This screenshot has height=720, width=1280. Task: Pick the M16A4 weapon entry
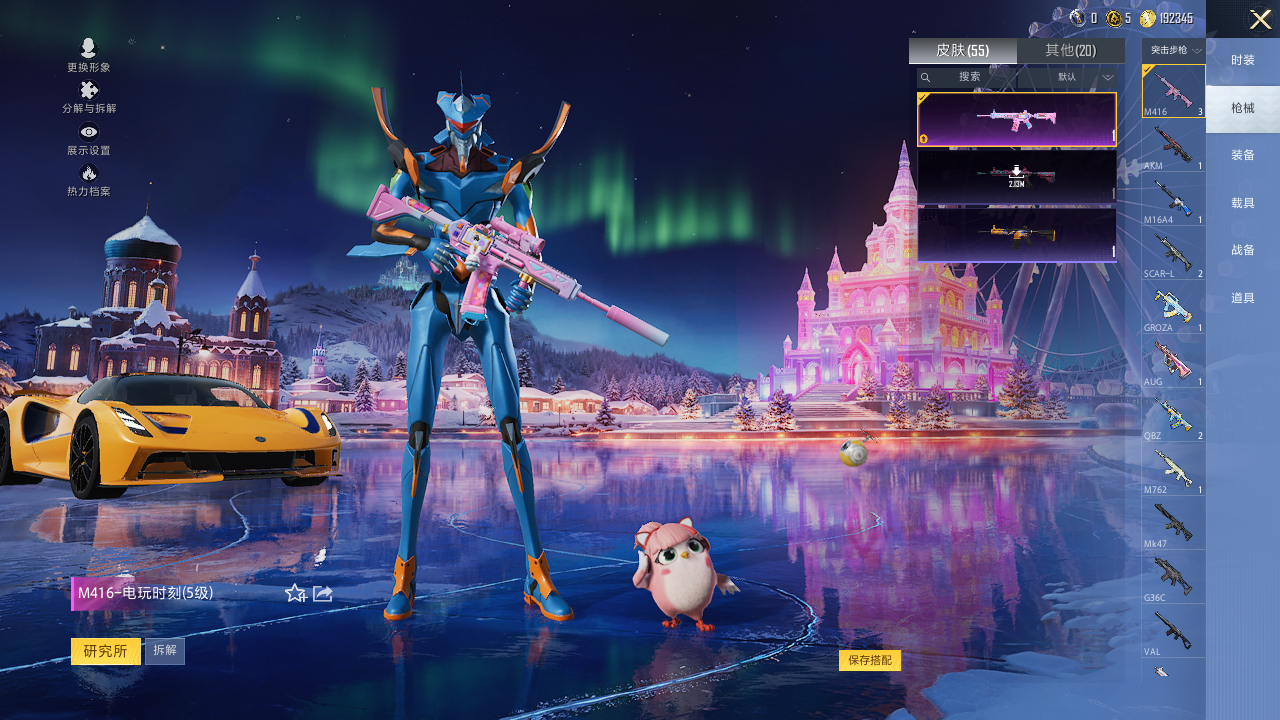(x=1173, y=199)
